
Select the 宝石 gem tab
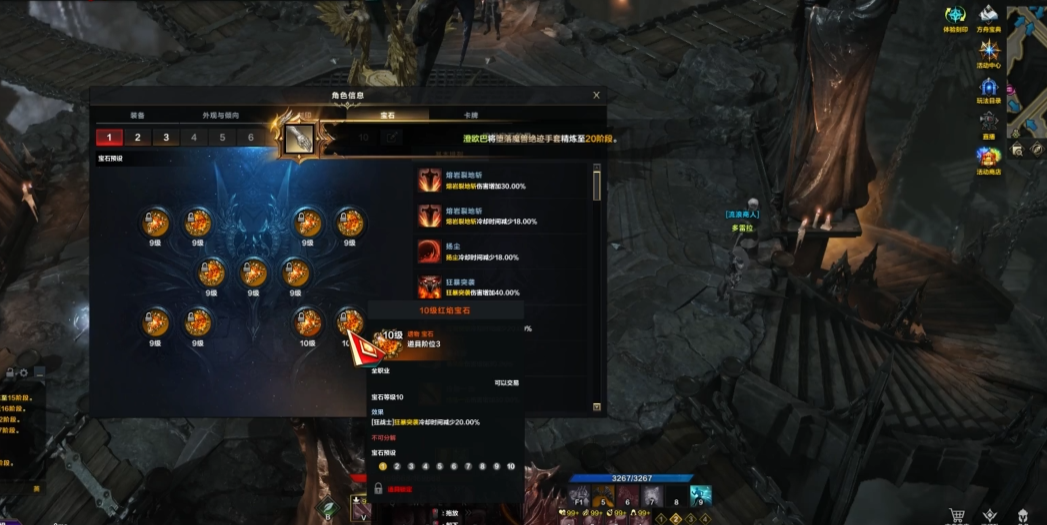[387, 116]
